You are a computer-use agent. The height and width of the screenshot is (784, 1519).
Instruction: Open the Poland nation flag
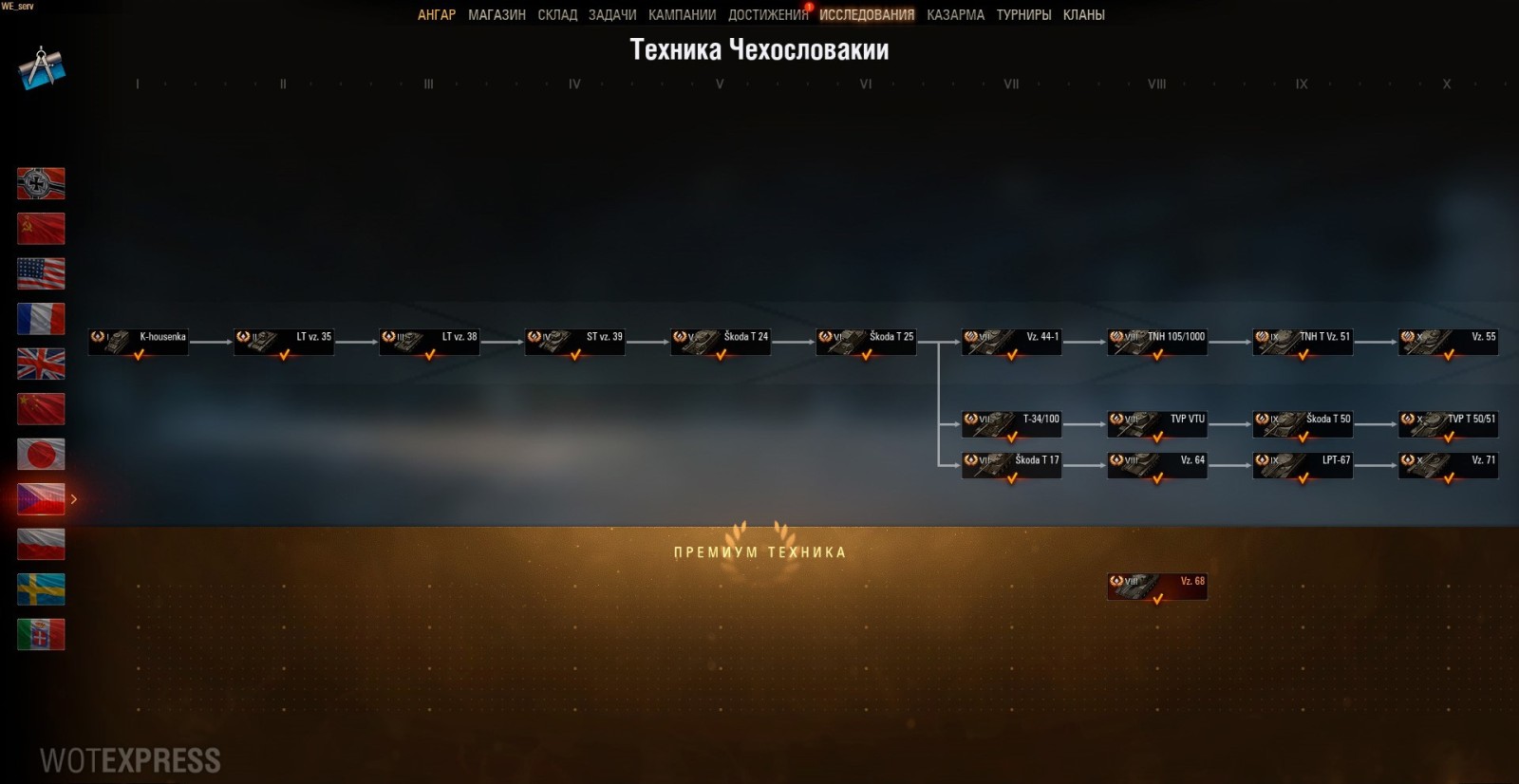click(41, 545)
